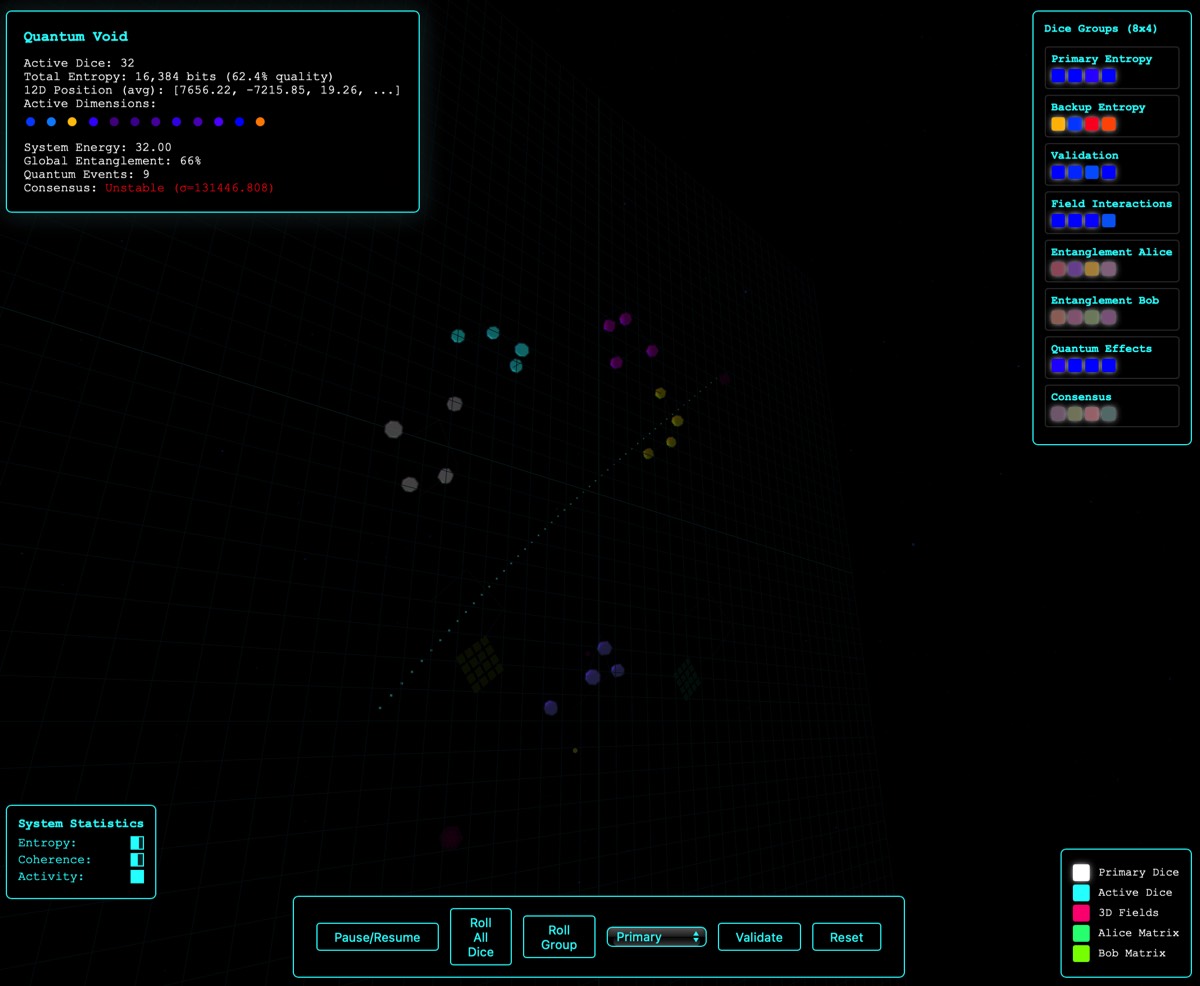The width and height of the screenshot is (1200, 986).
Task: Run the Validate action
Action: pos(759,937)
